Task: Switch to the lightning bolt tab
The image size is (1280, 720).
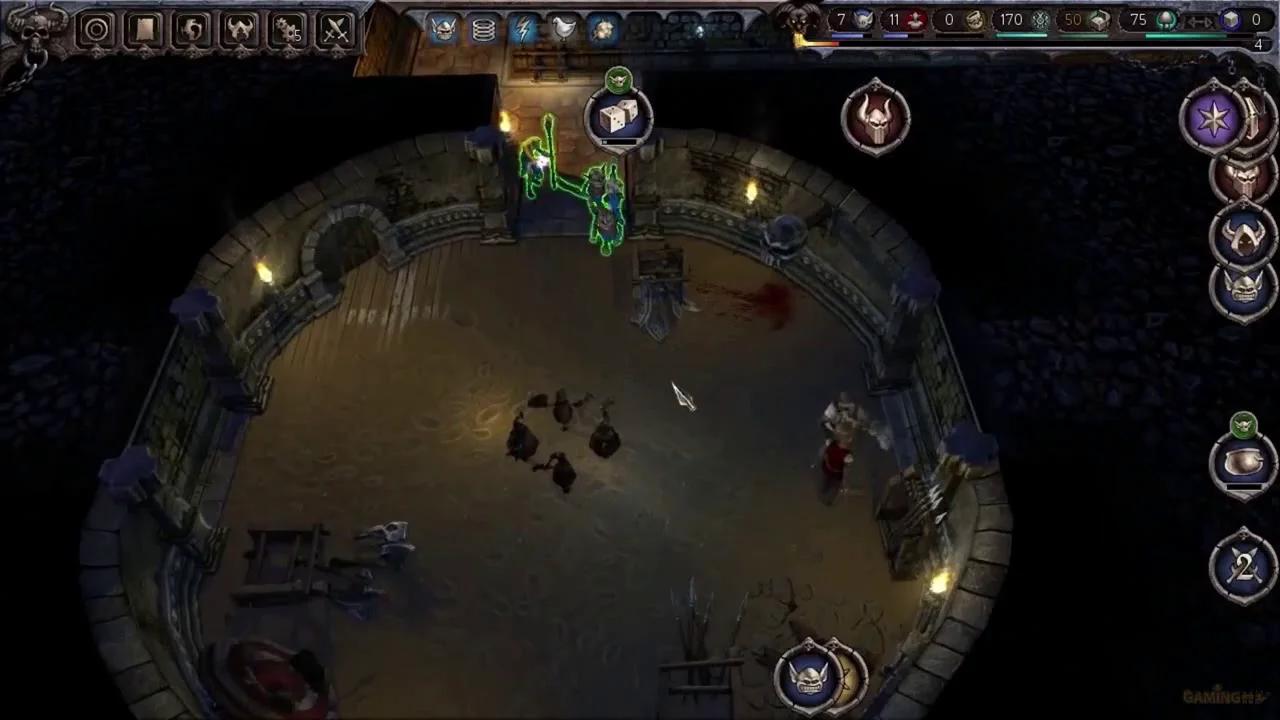Action: point(524,29)
